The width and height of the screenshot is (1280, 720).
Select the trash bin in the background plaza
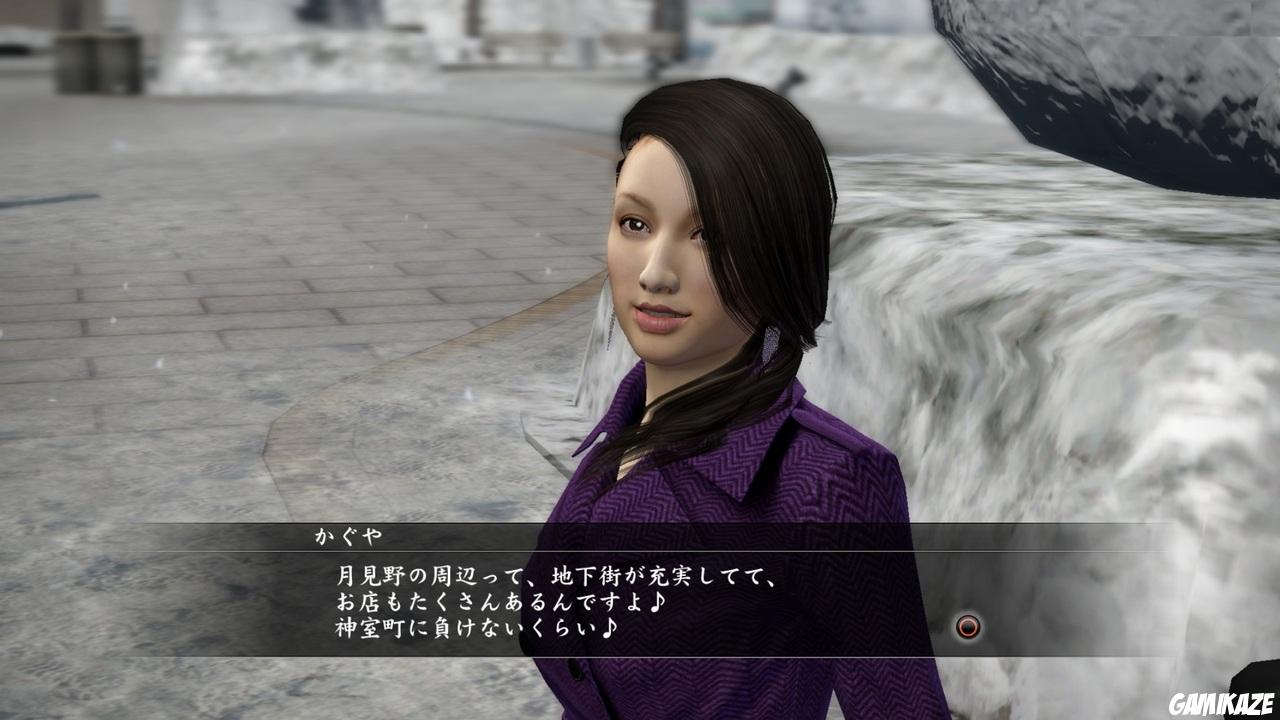97,62
